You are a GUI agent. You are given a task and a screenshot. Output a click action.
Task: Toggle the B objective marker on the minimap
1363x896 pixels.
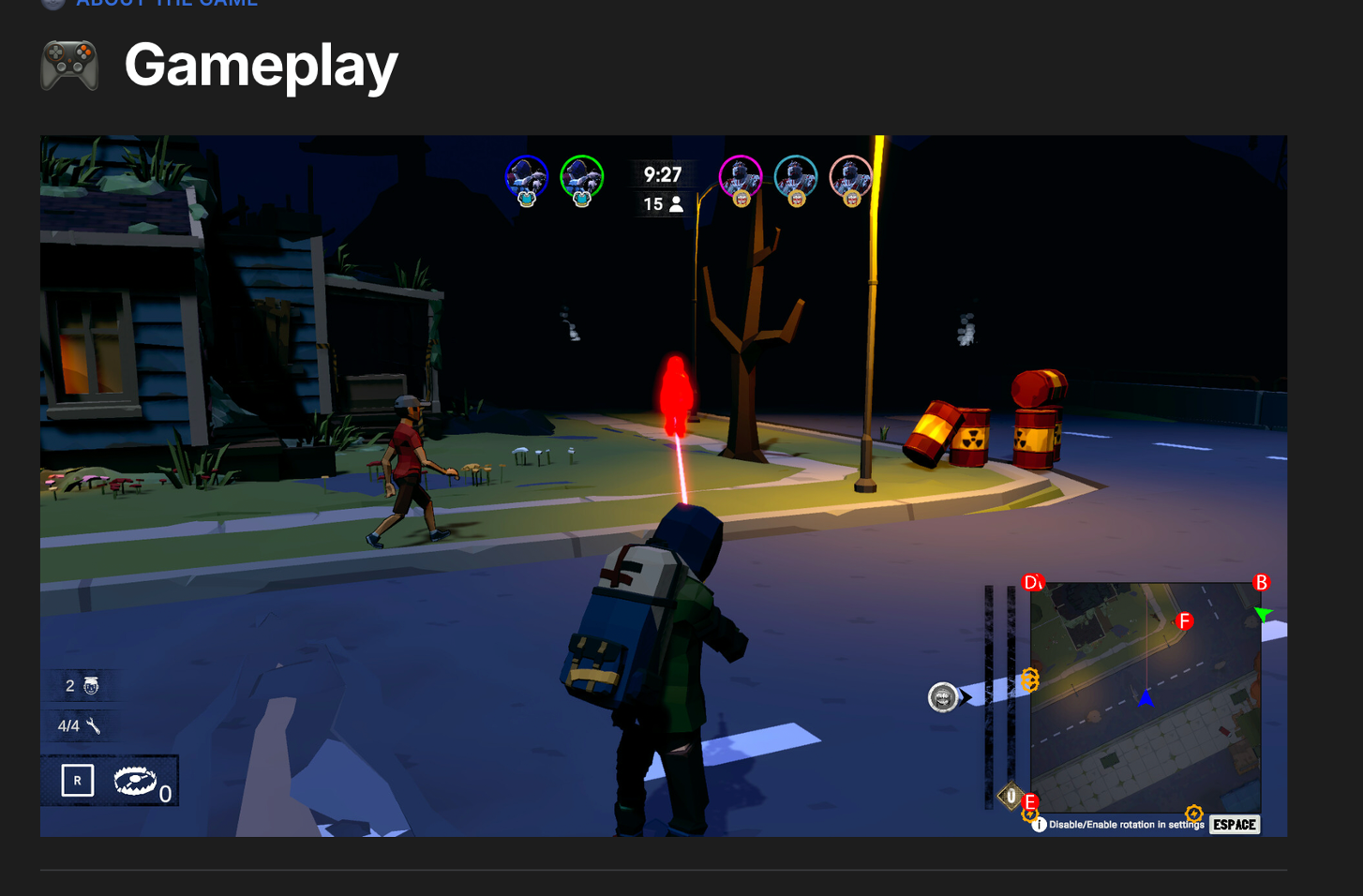coord(1261,581)
